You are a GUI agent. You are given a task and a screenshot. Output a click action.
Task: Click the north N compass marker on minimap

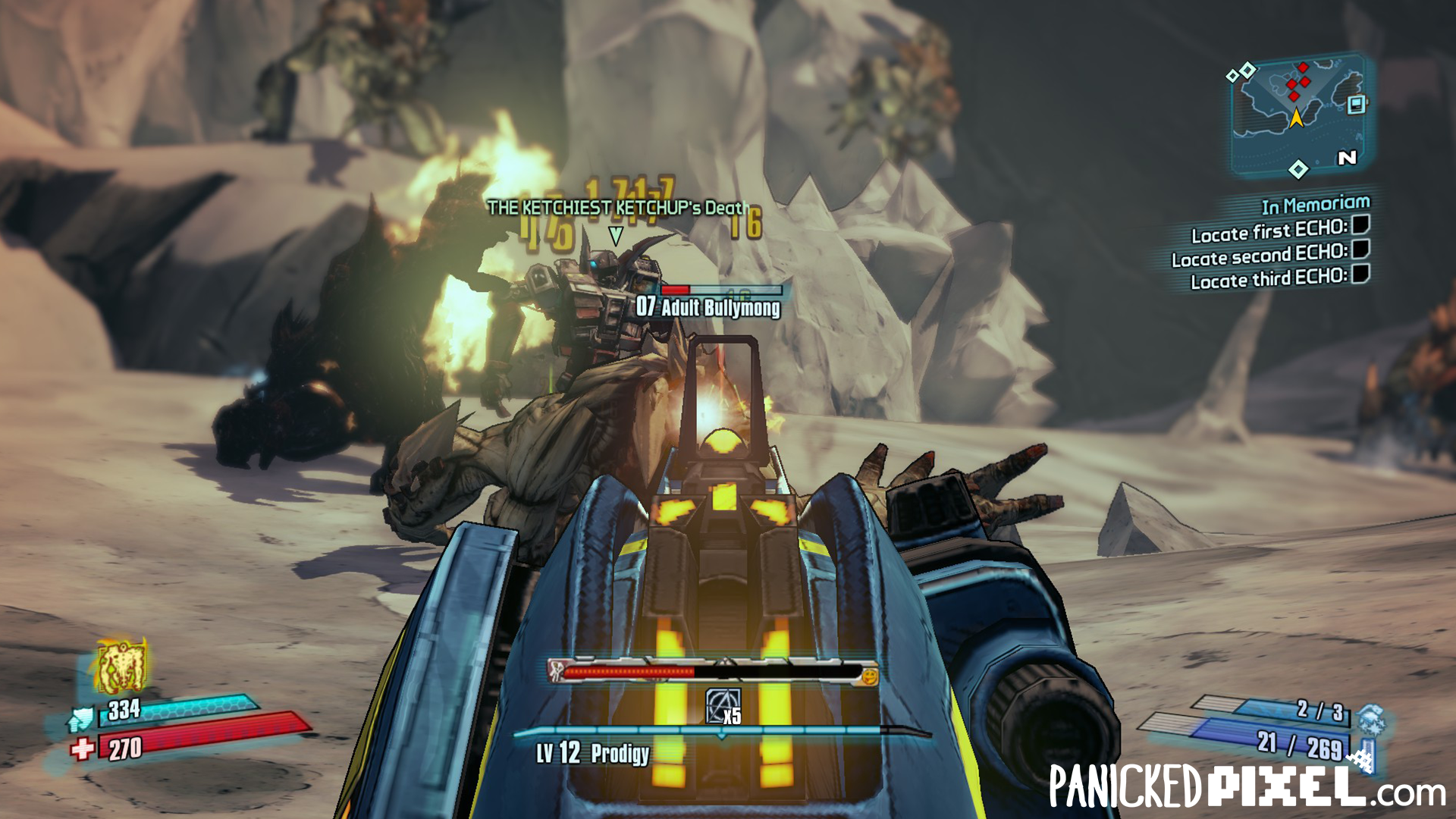tap(1347, 158)
